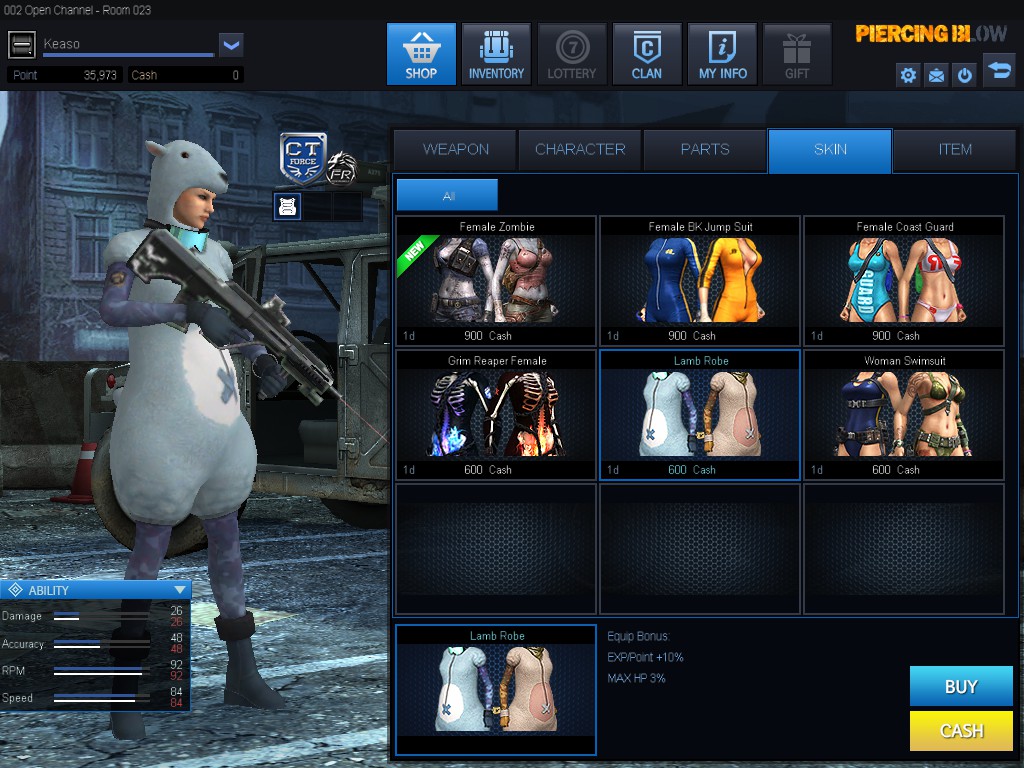The width and height of the screenshot is (1024, 768).
Task: Pick the Female Coast Guard skin
Action: [904, 281]
